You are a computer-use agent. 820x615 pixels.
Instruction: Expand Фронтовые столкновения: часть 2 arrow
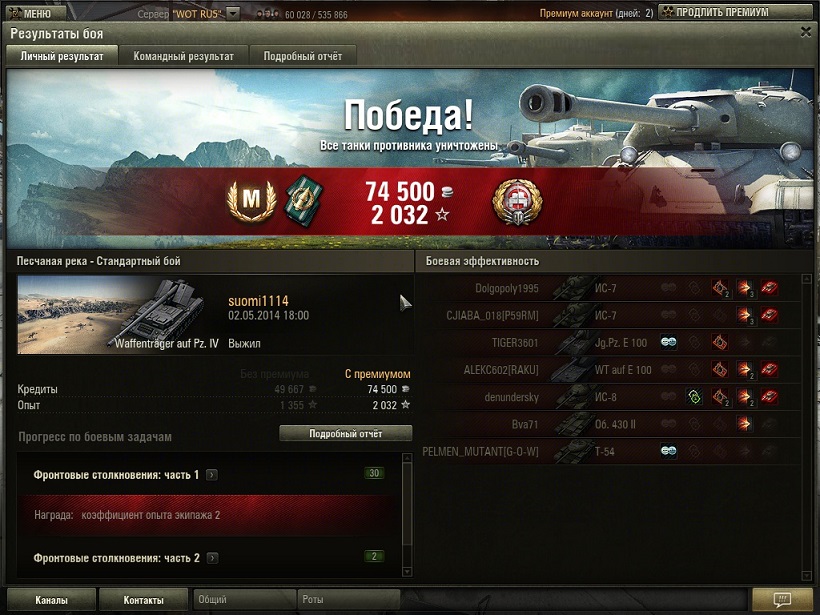pos(213,558)
